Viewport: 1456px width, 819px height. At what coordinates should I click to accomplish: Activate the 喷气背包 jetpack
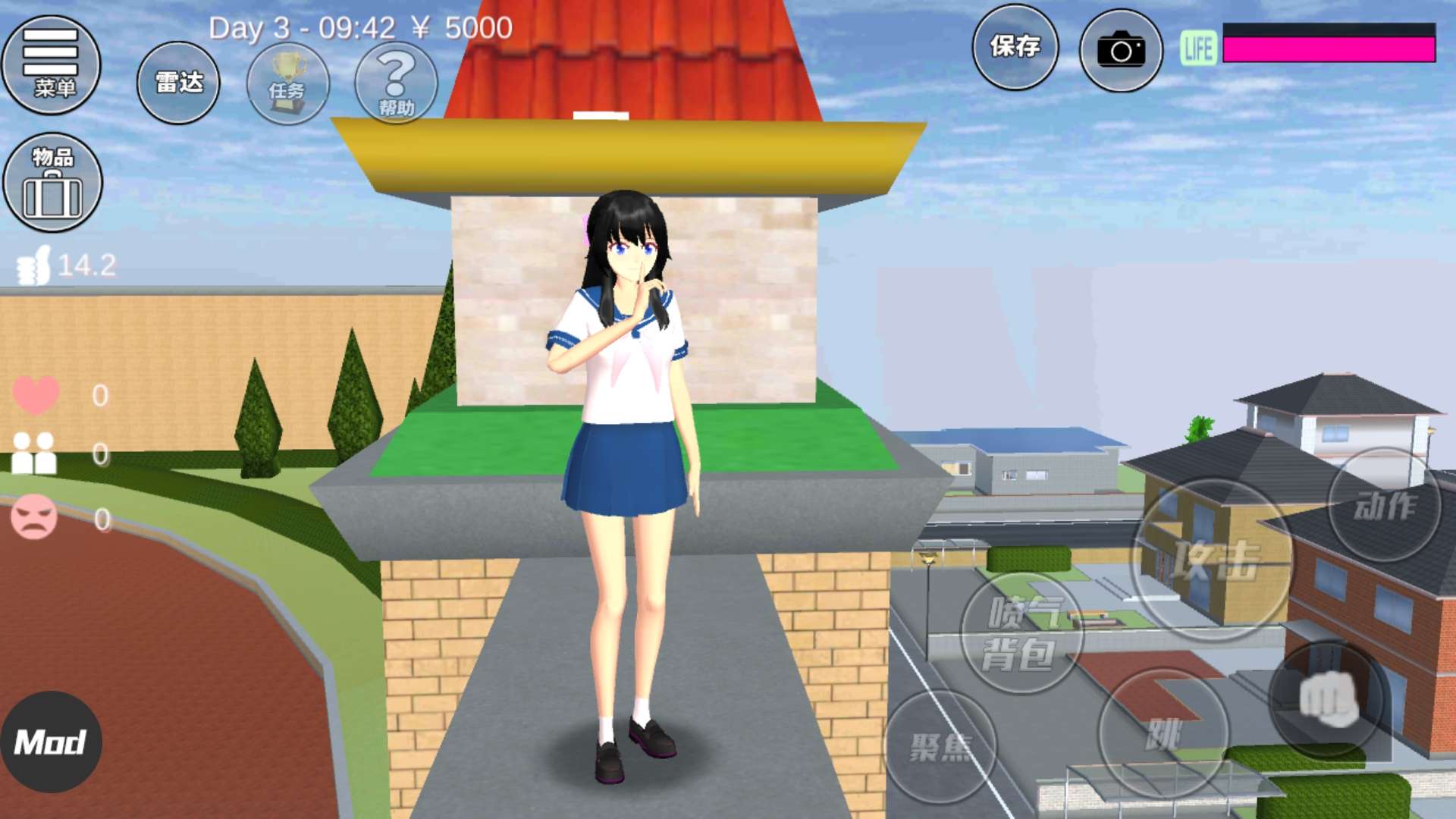point(1021,632)
